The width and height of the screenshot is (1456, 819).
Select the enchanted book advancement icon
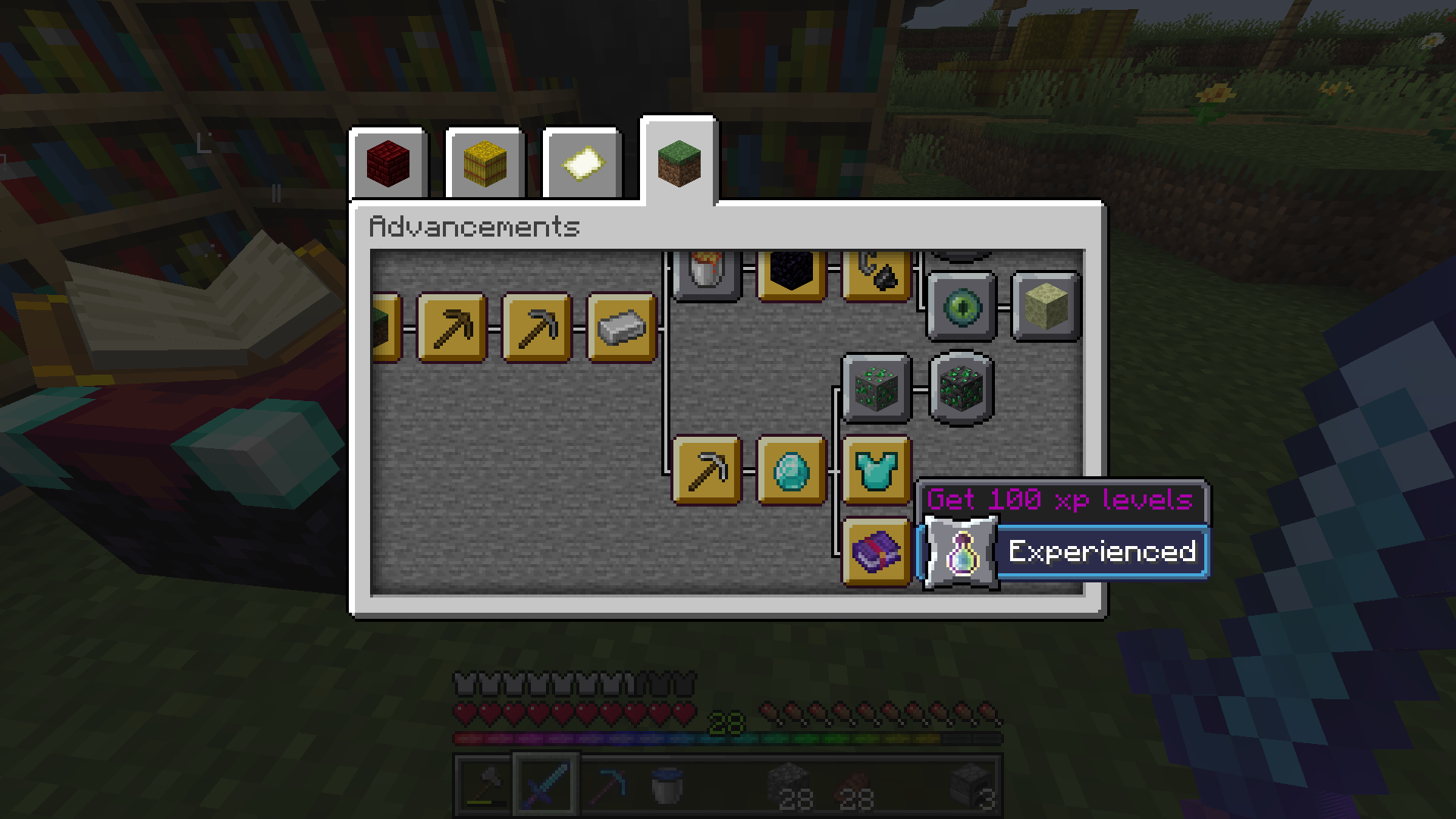876,554
